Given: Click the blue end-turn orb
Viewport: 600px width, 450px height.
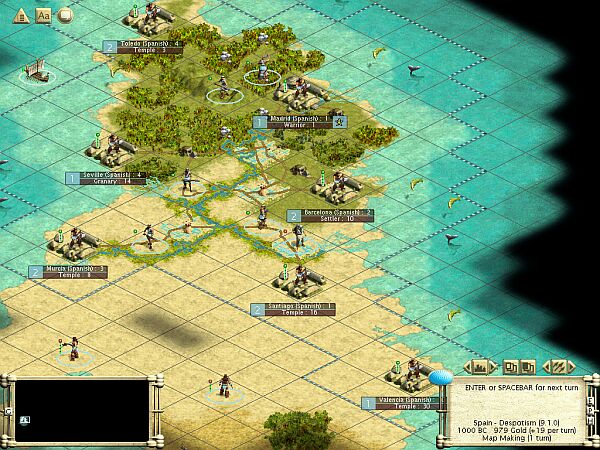Looking at the screenshot, I should point(440,377).
